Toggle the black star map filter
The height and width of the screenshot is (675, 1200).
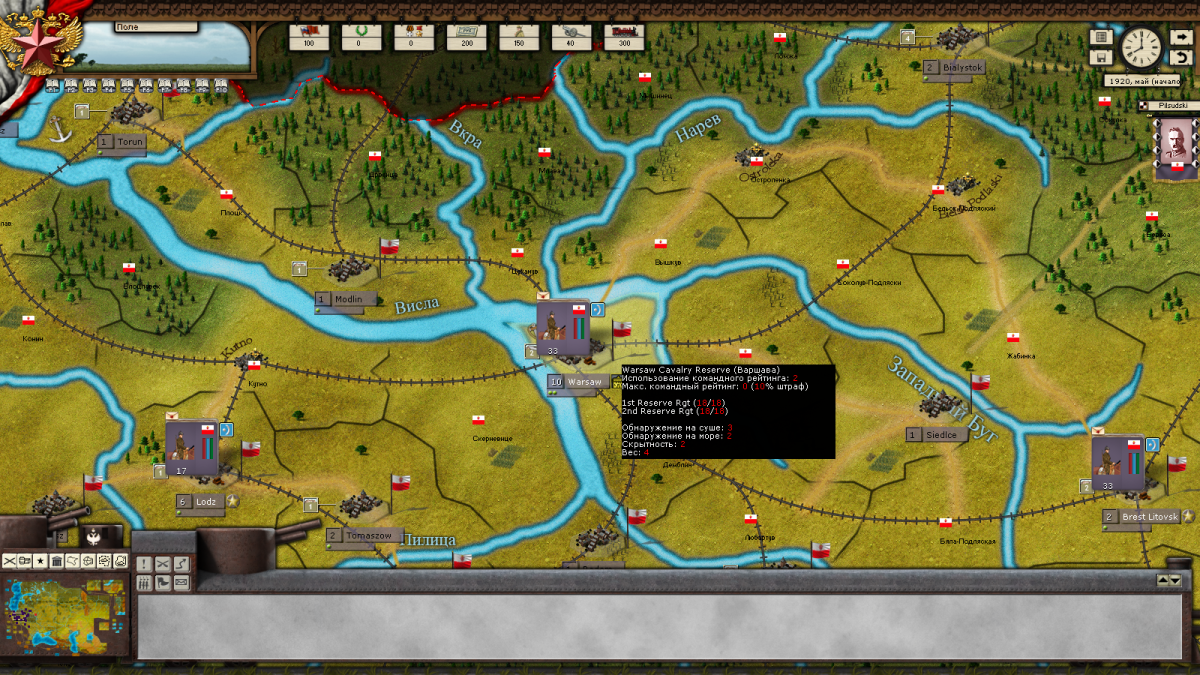coord(41,561)
